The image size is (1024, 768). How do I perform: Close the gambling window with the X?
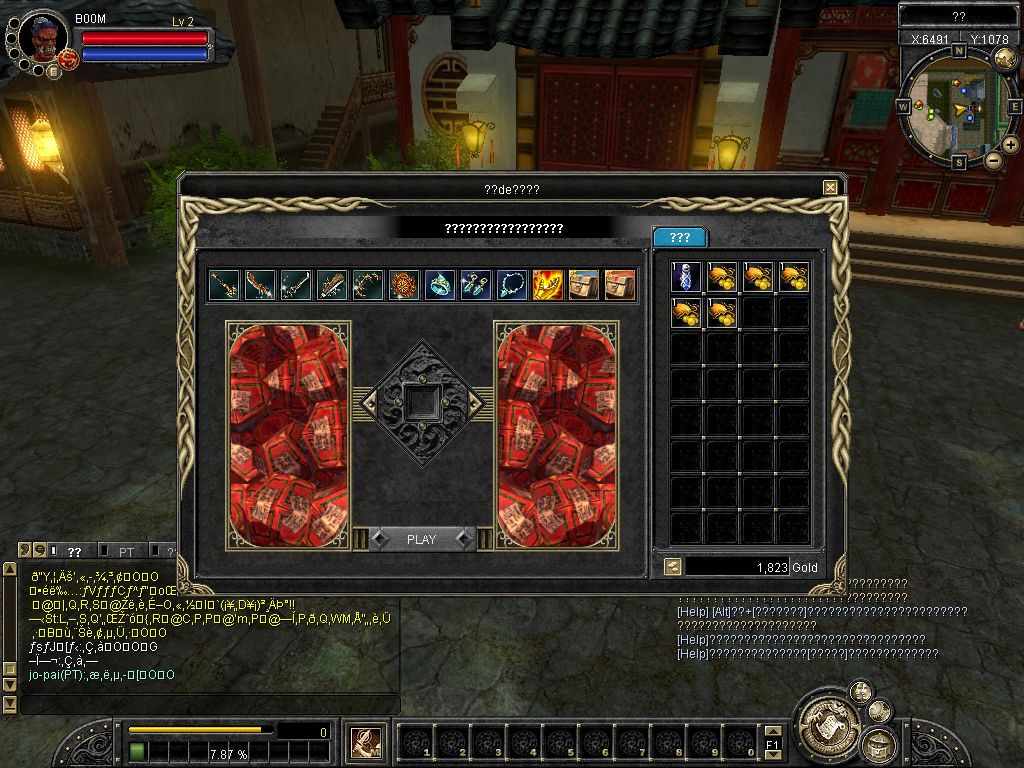click(830, 187)
